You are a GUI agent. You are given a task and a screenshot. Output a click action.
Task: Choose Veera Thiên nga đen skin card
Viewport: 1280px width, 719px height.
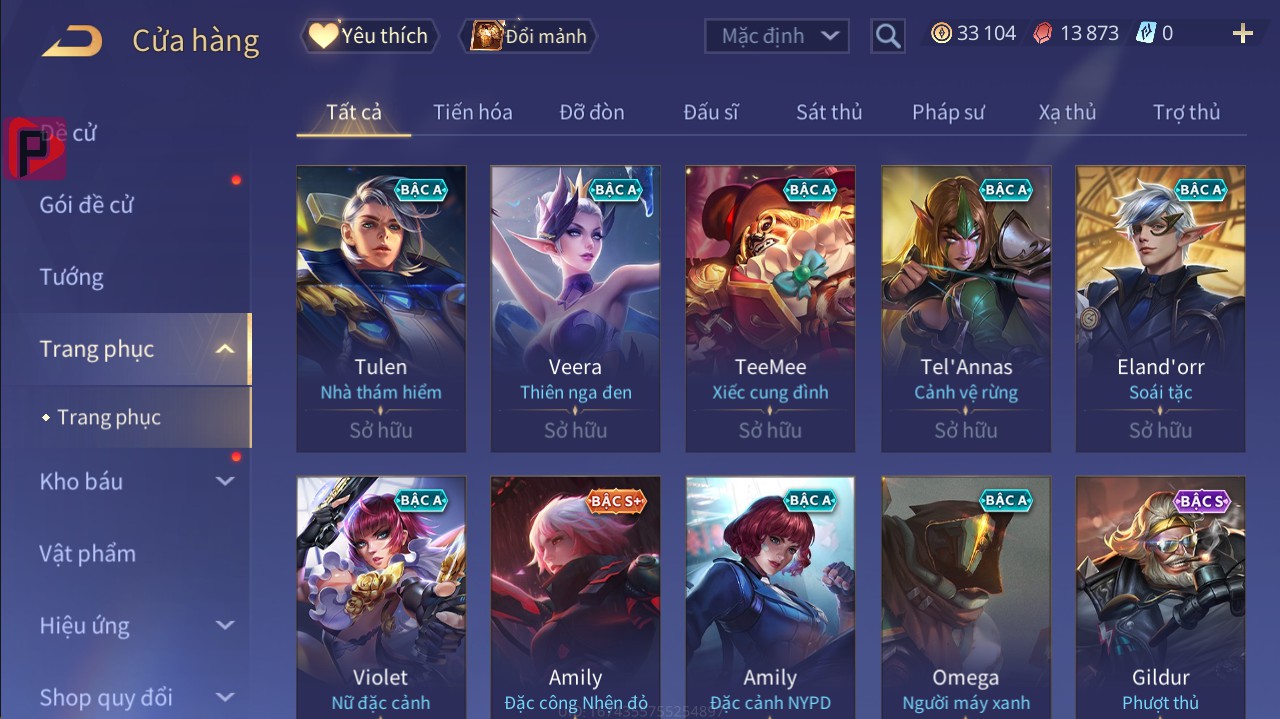click(x=575, y=308)
